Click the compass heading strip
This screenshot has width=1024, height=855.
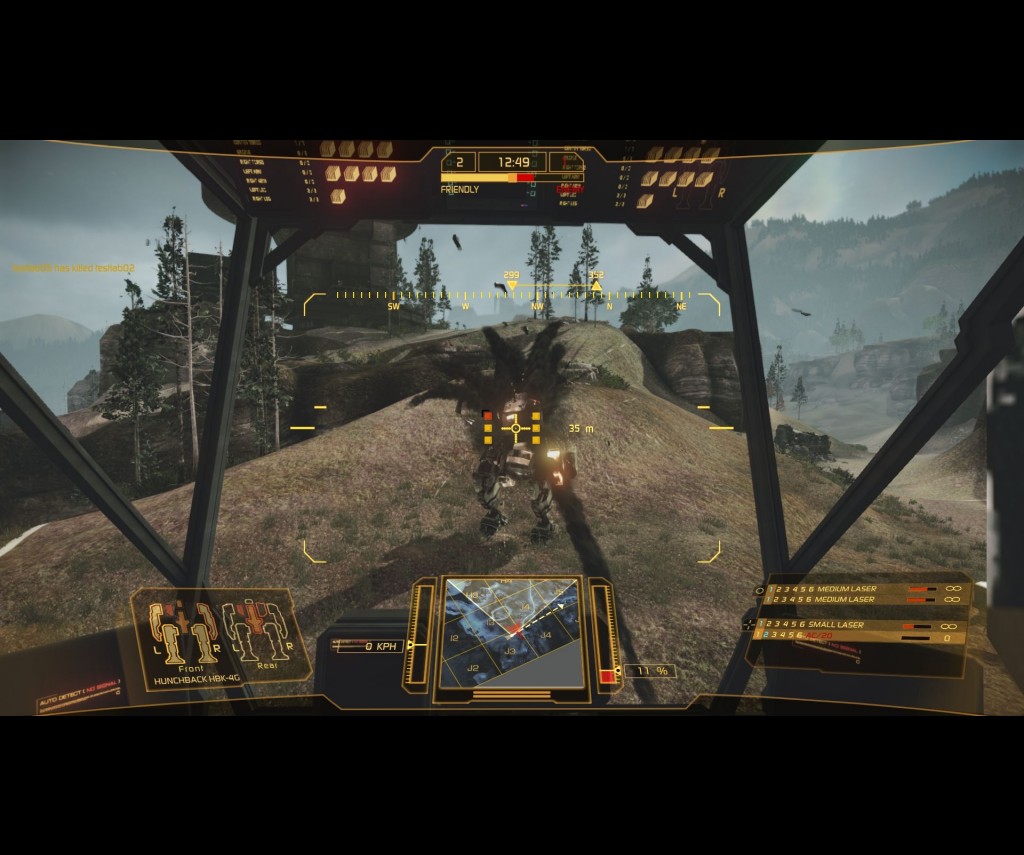512,296
